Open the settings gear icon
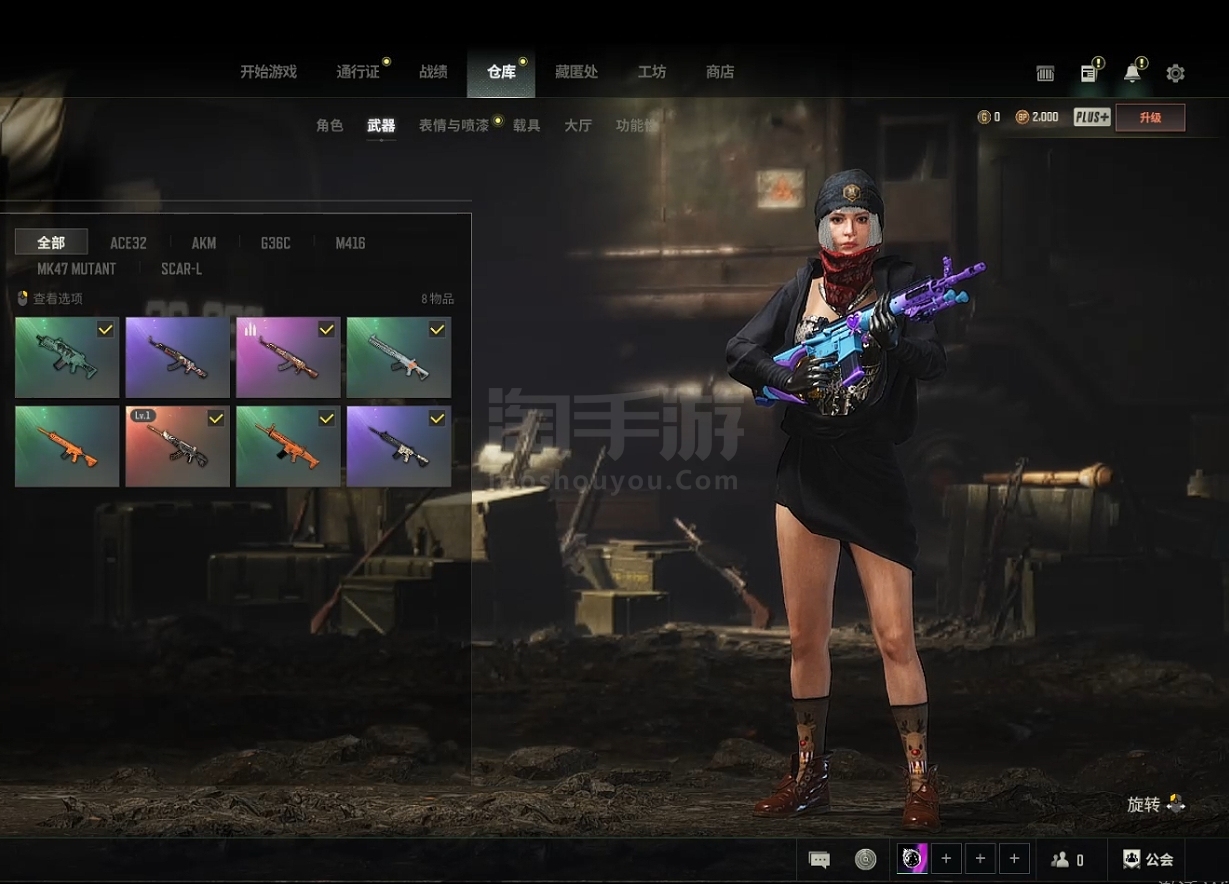Image resolution: width=1229 pixels, height=884 pixels. [1176, 73]
